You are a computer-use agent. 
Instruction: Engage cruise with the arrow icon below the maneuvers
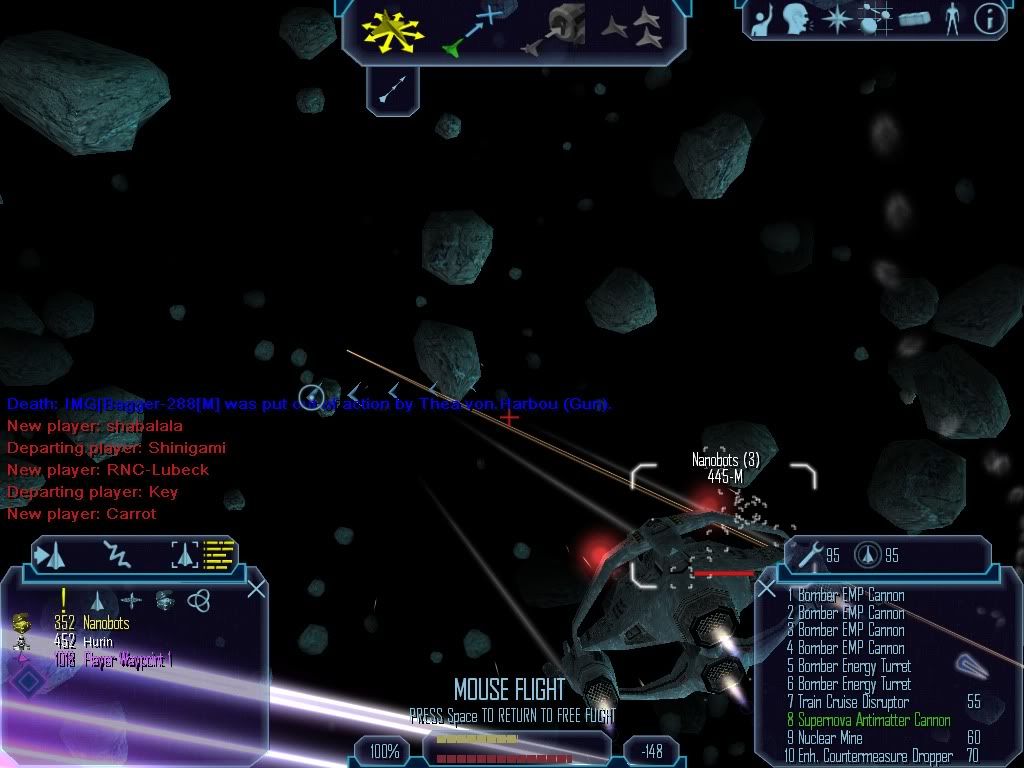tap(392, 91)
